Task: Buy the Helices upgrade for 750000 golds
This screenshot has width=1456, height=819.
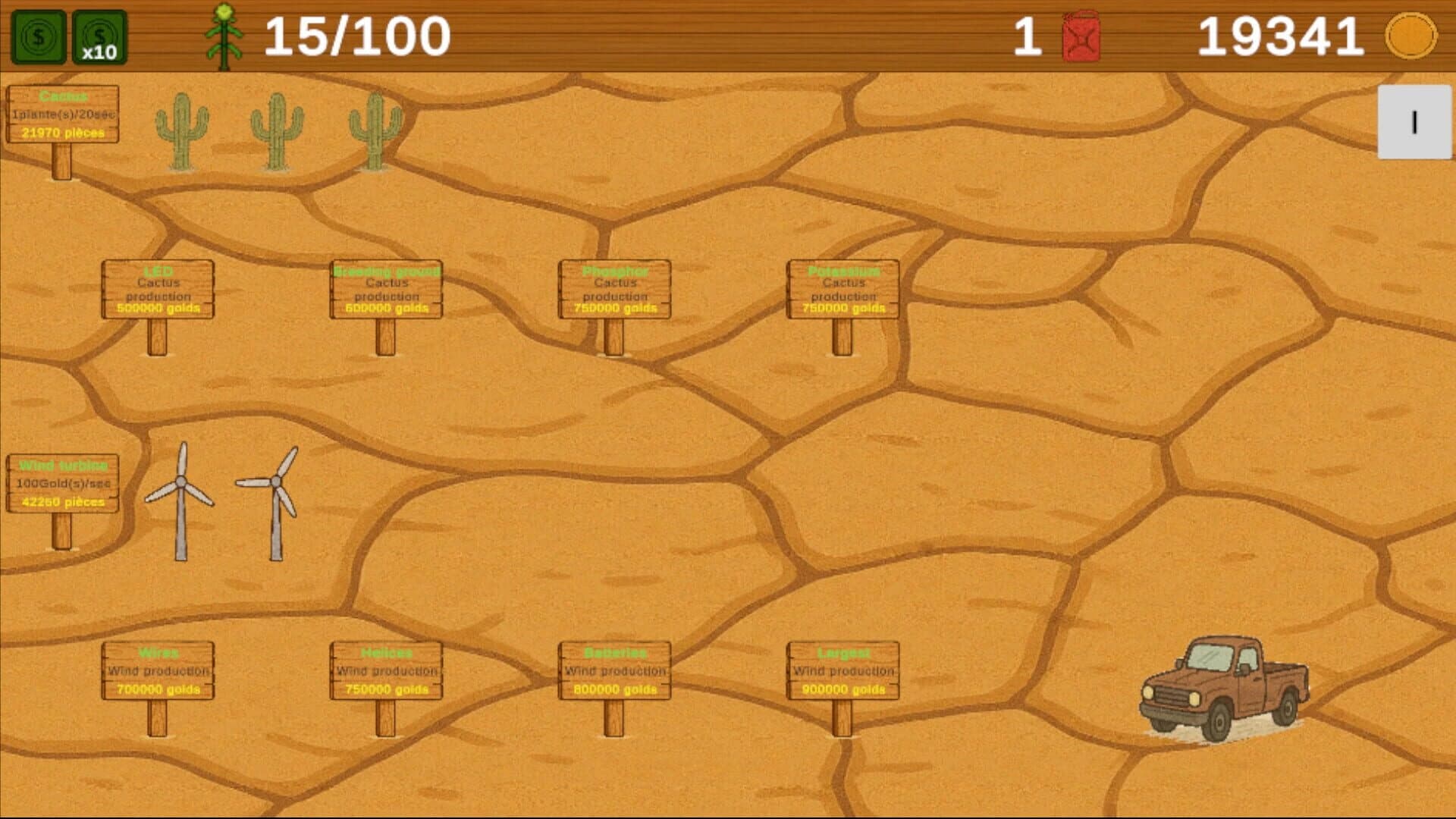Action: point(387,671)
